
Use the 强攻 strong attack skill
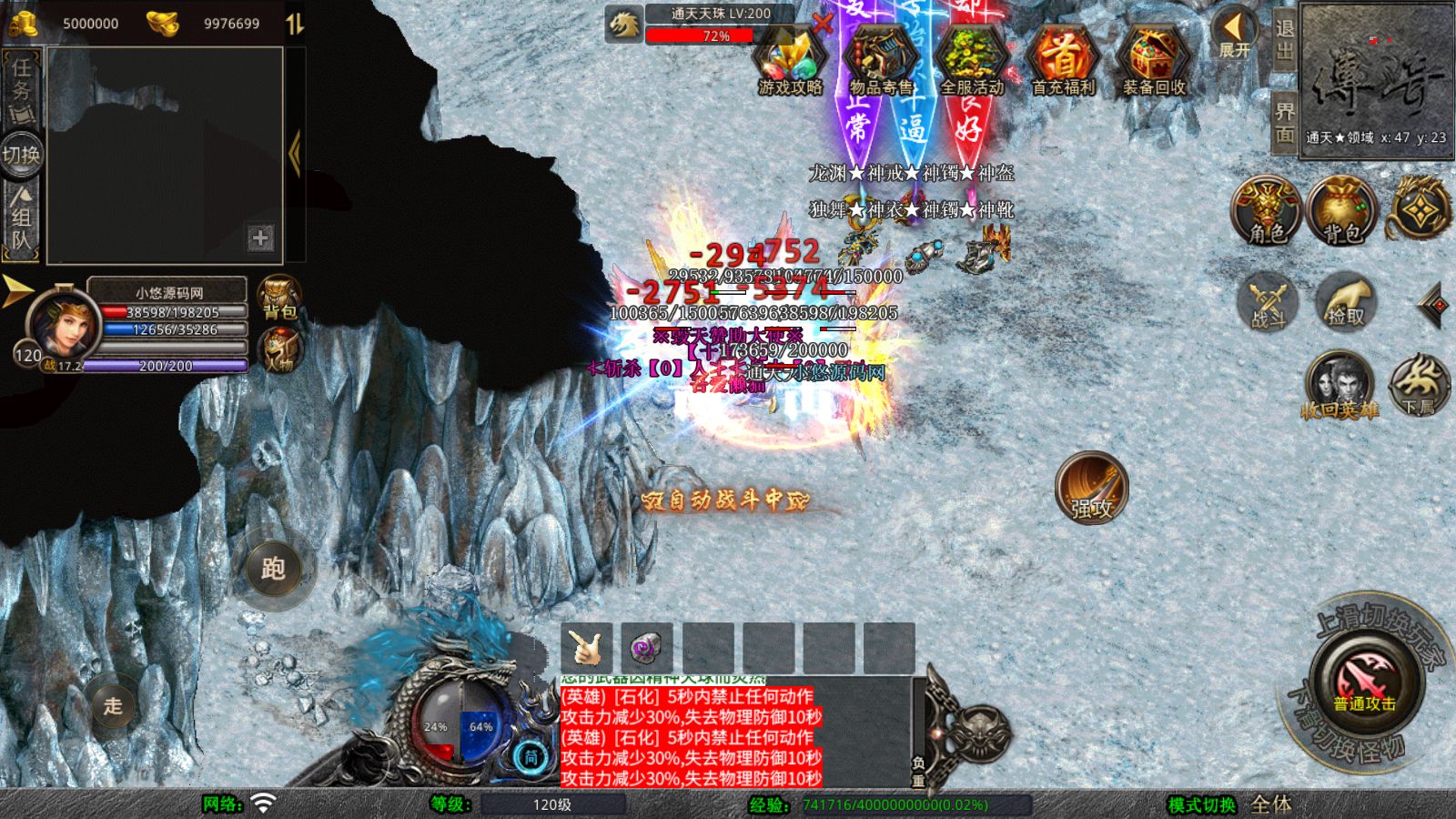coord(1092,488)
